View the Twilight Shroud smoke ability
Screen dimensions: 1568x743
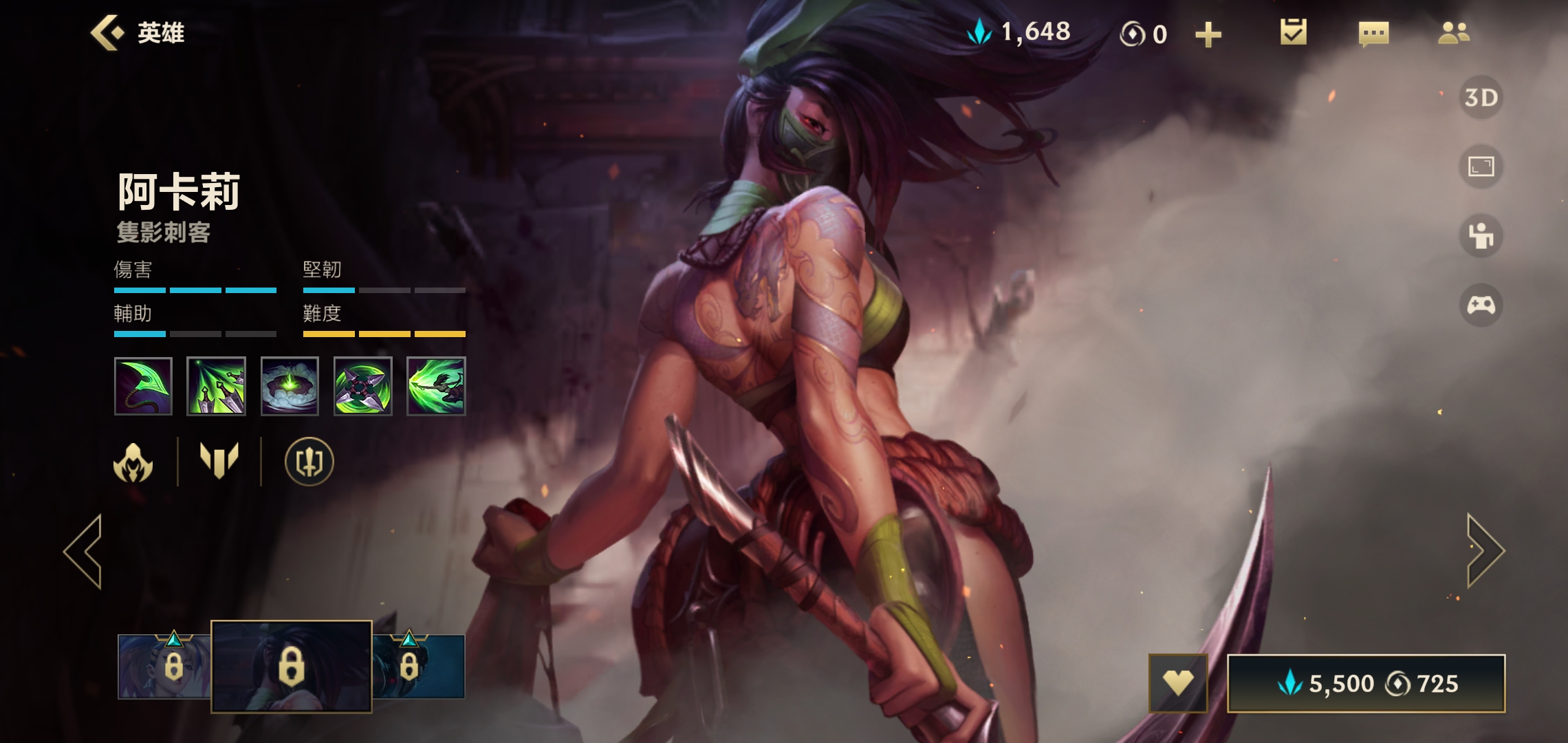pyautogui.click(x=290, y=386)
